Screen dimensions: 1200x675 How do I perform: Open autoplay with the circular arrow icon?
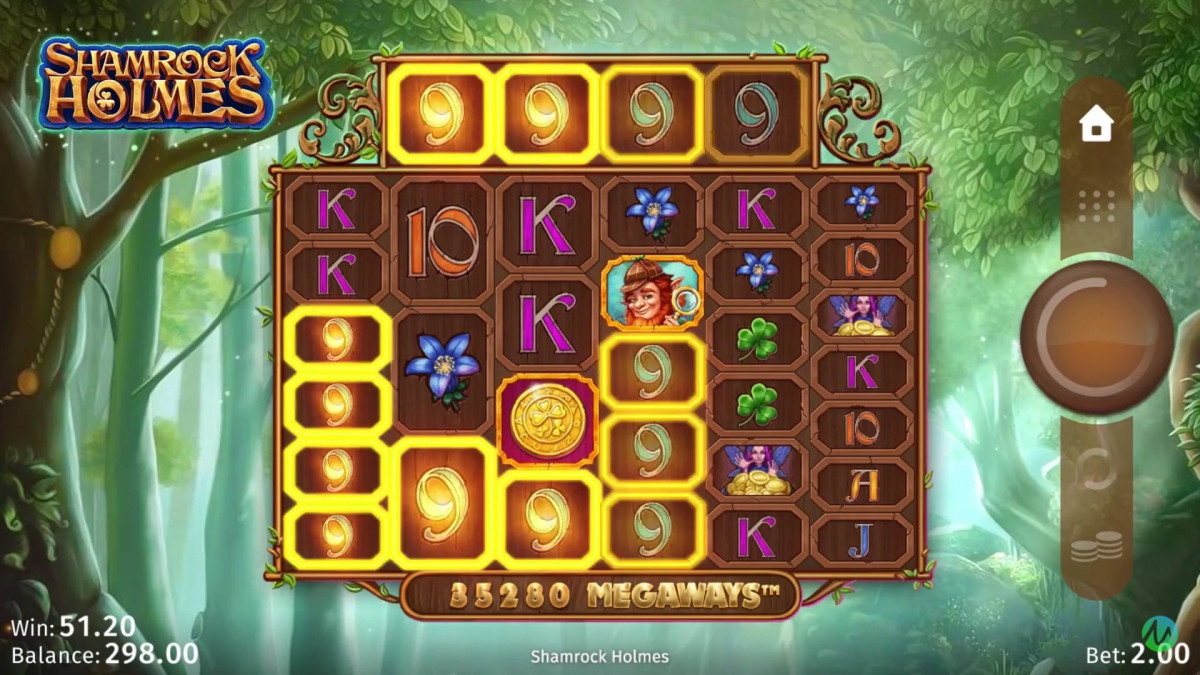pyautogui.click(x=1096, y=469)
